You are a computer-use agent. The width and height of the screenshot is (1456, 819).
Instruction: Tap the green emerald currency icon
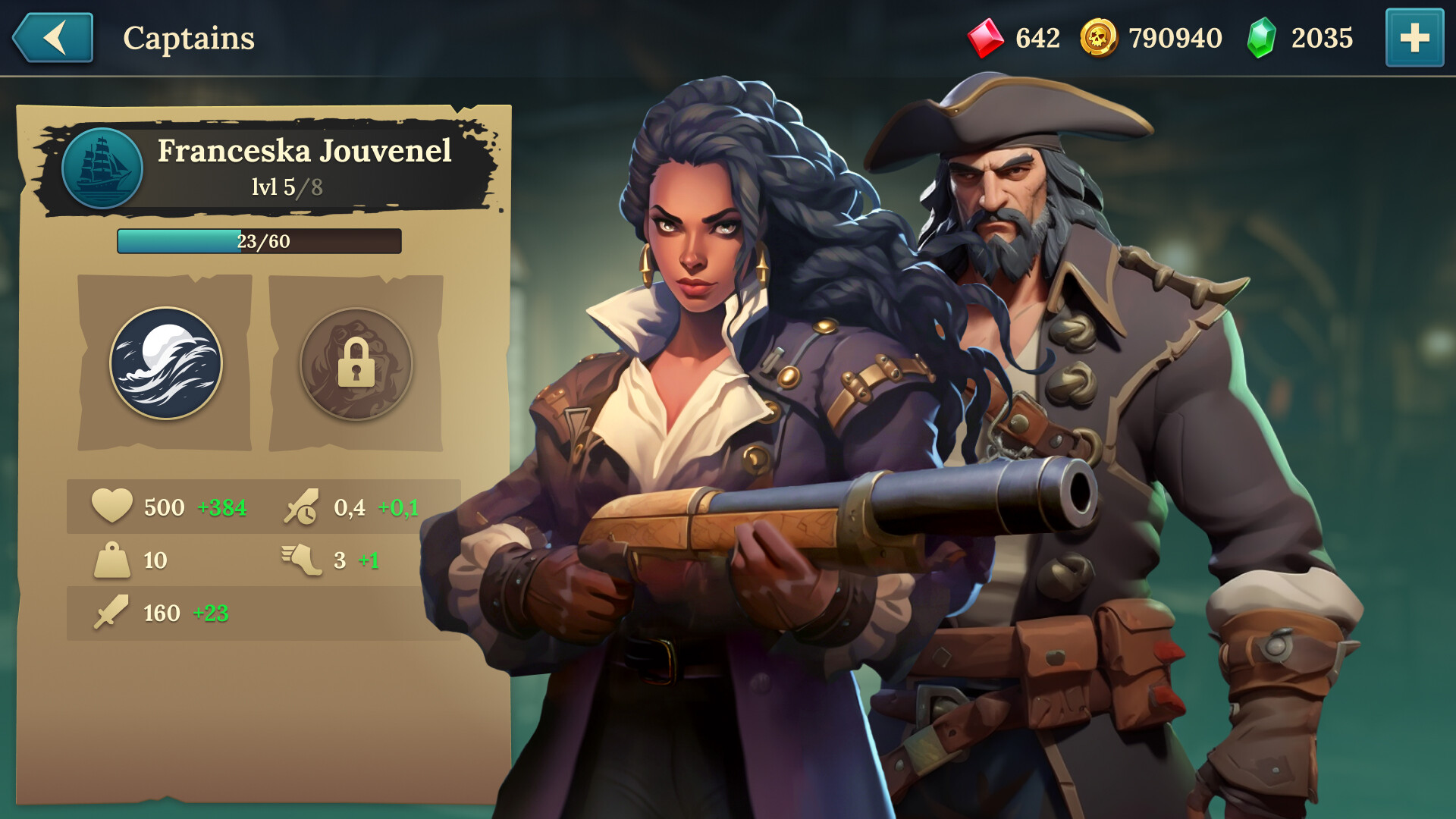(1263, 36)
